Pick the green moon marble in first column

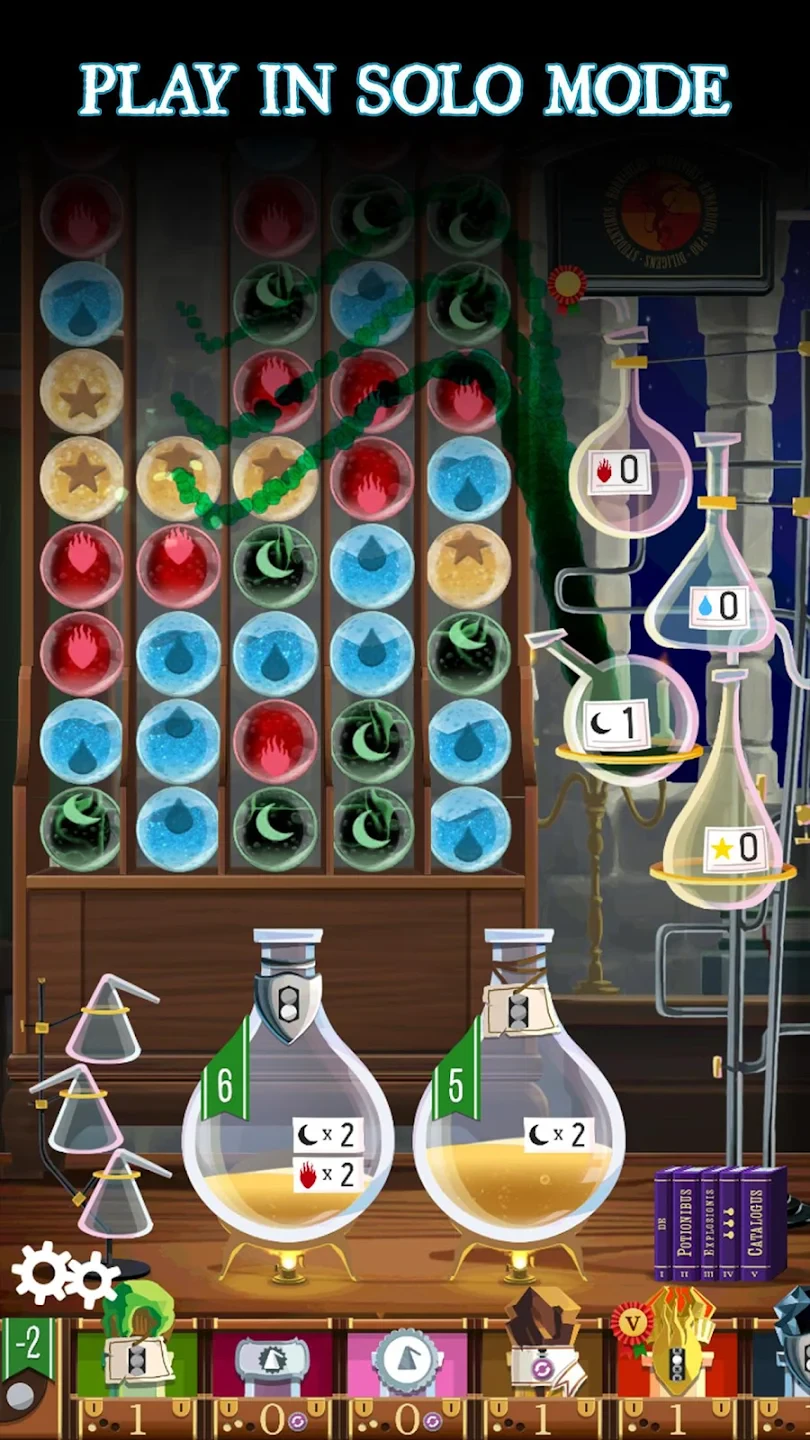81,829
